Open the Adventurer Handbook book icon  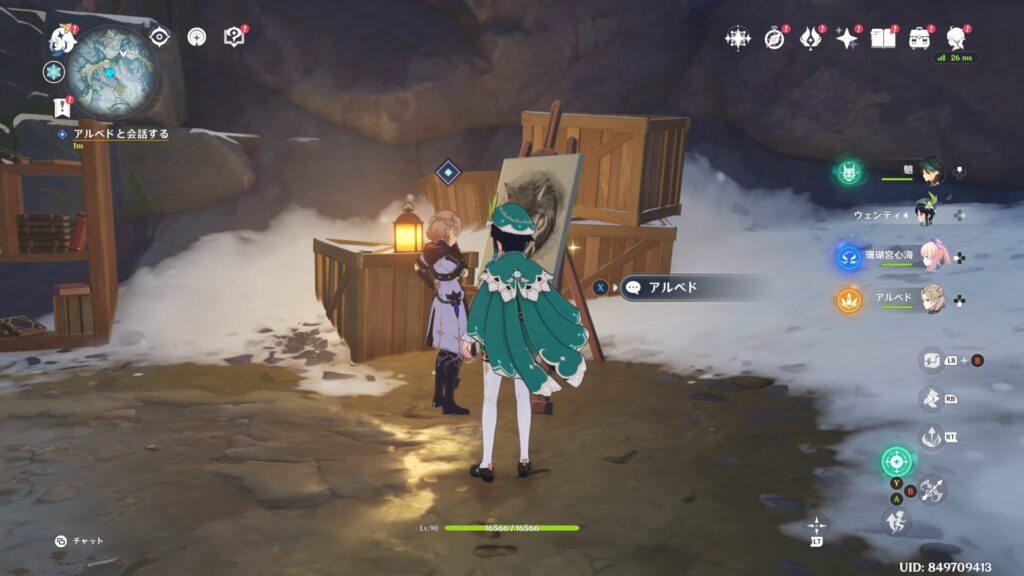[883, 38]
